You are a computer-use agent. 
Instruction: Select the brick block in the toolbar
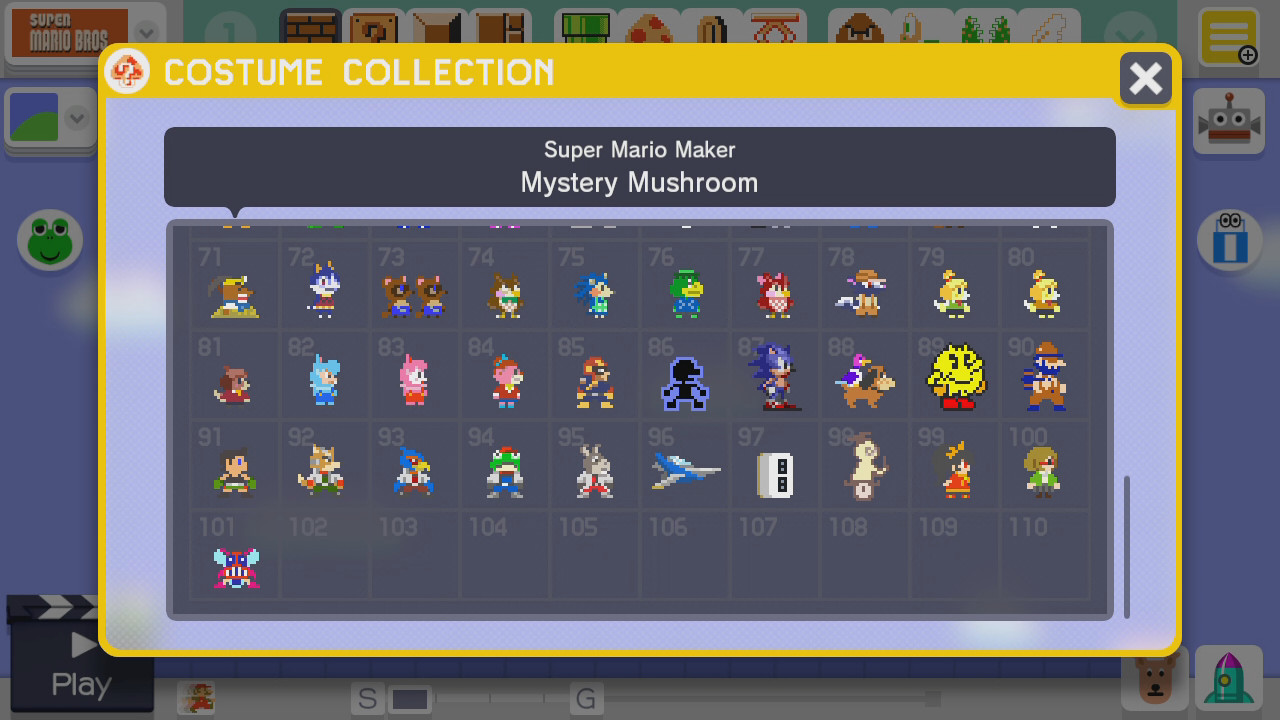tap(309, 22)
